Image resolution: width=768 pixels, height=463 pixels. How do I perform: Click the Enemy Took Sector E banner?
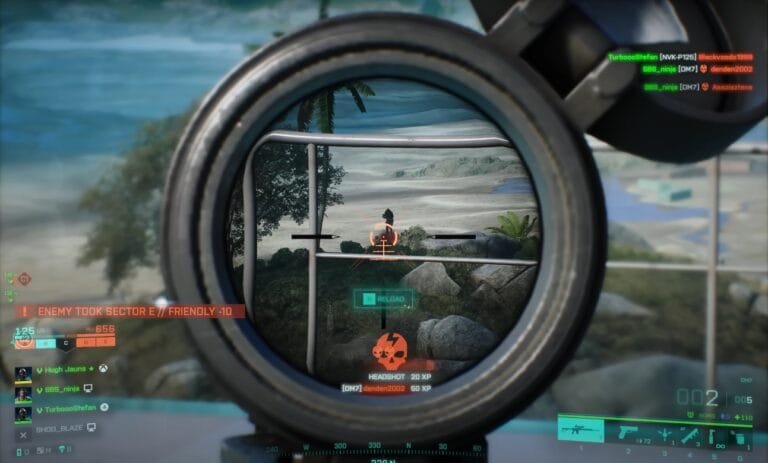130,312
